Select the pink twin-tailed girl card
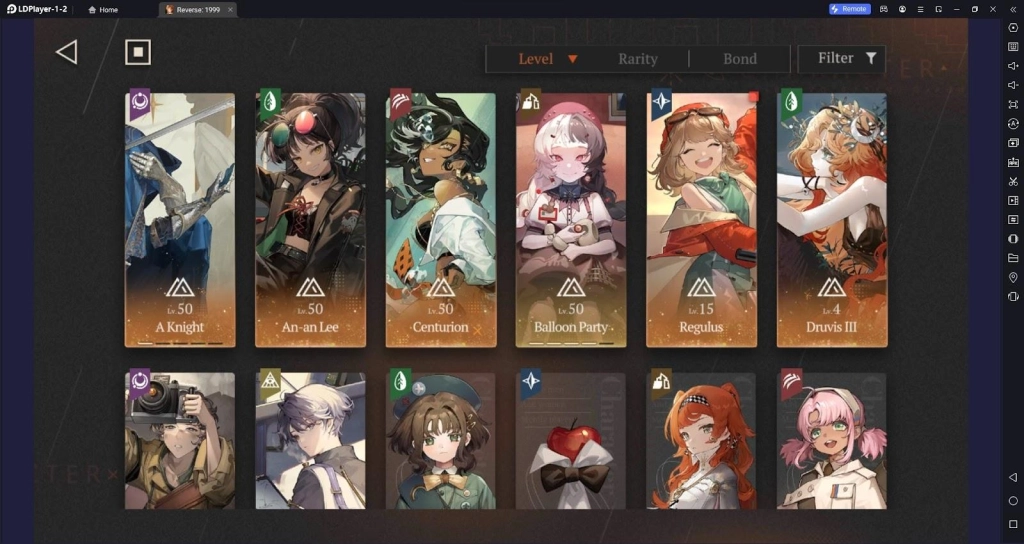1024x544 pixels. click(x=832, y=440)
